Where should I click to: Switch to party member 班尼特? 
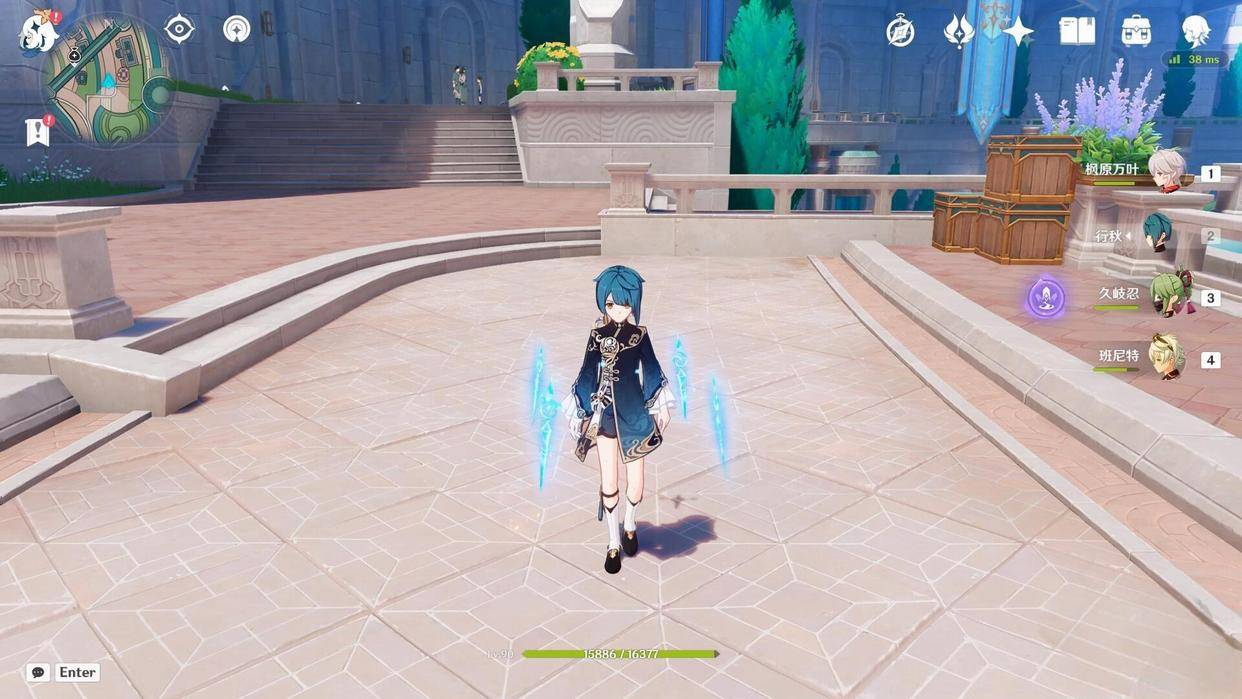tap(1165, 359)
